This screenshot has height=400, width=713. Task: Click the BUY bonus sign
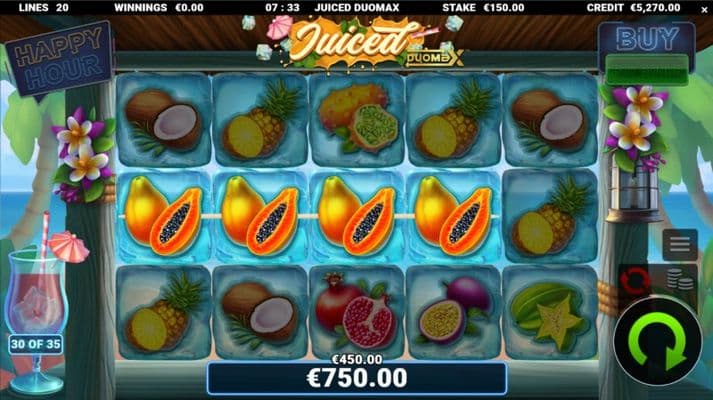pyautogui.click(x=645, y=38)
